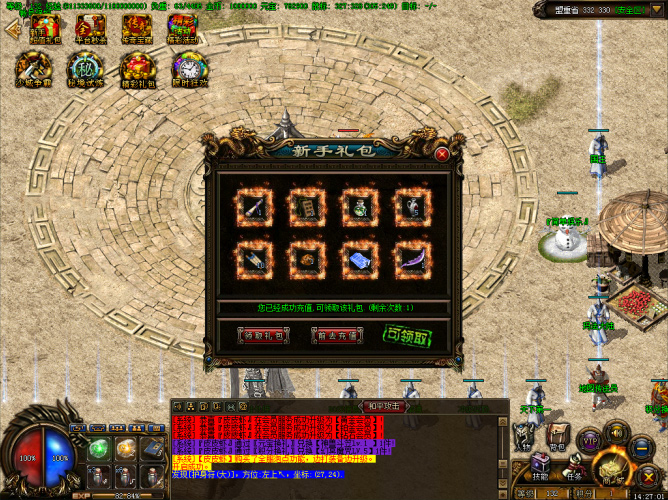The width and height of the screenshot is (668, 500).
Task: Select the blue cloth gift item
Action: pos(359,258)
